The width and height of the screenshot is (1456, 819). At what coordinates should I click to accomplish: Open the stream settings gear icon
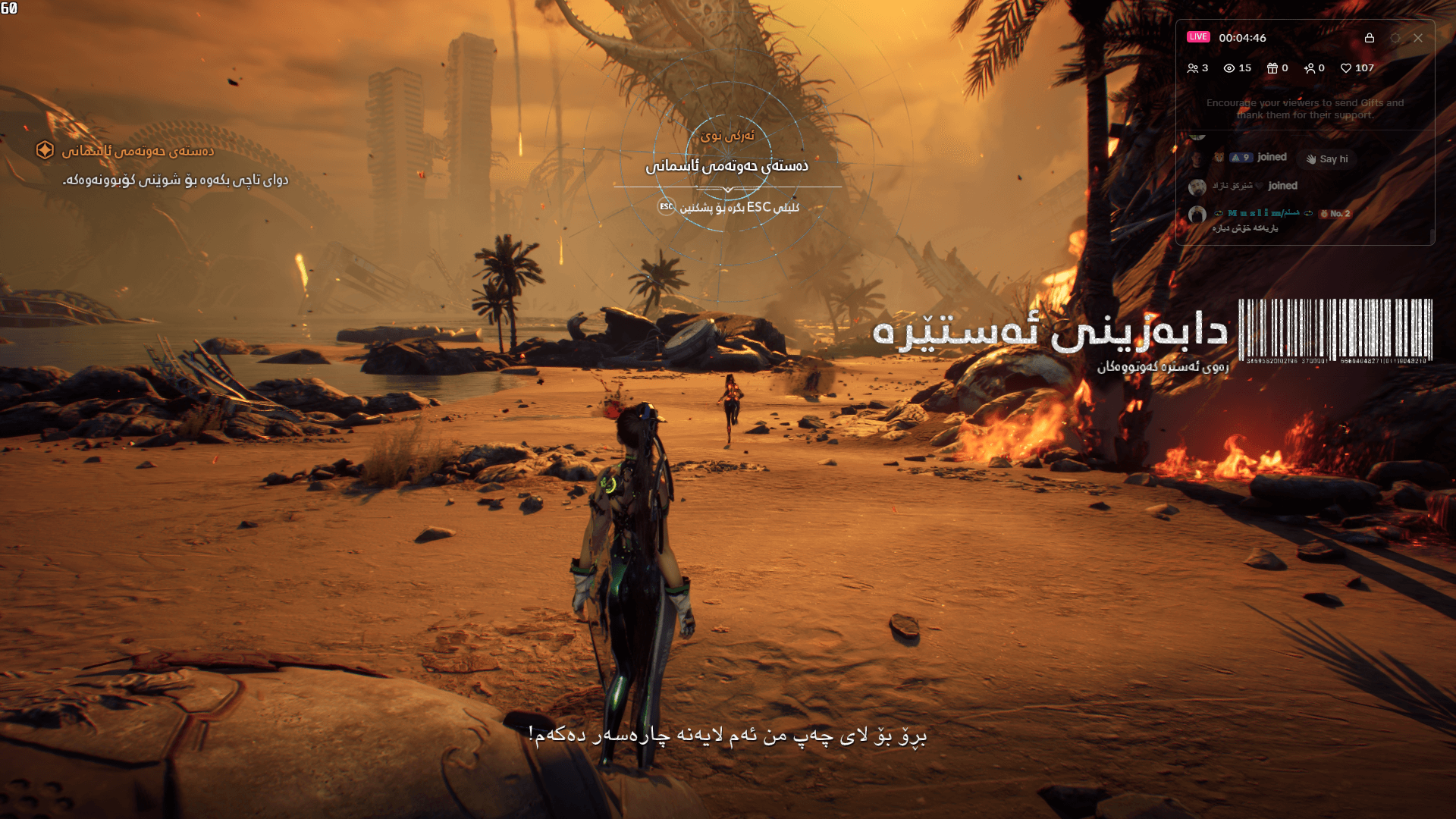pos(1396,38)
